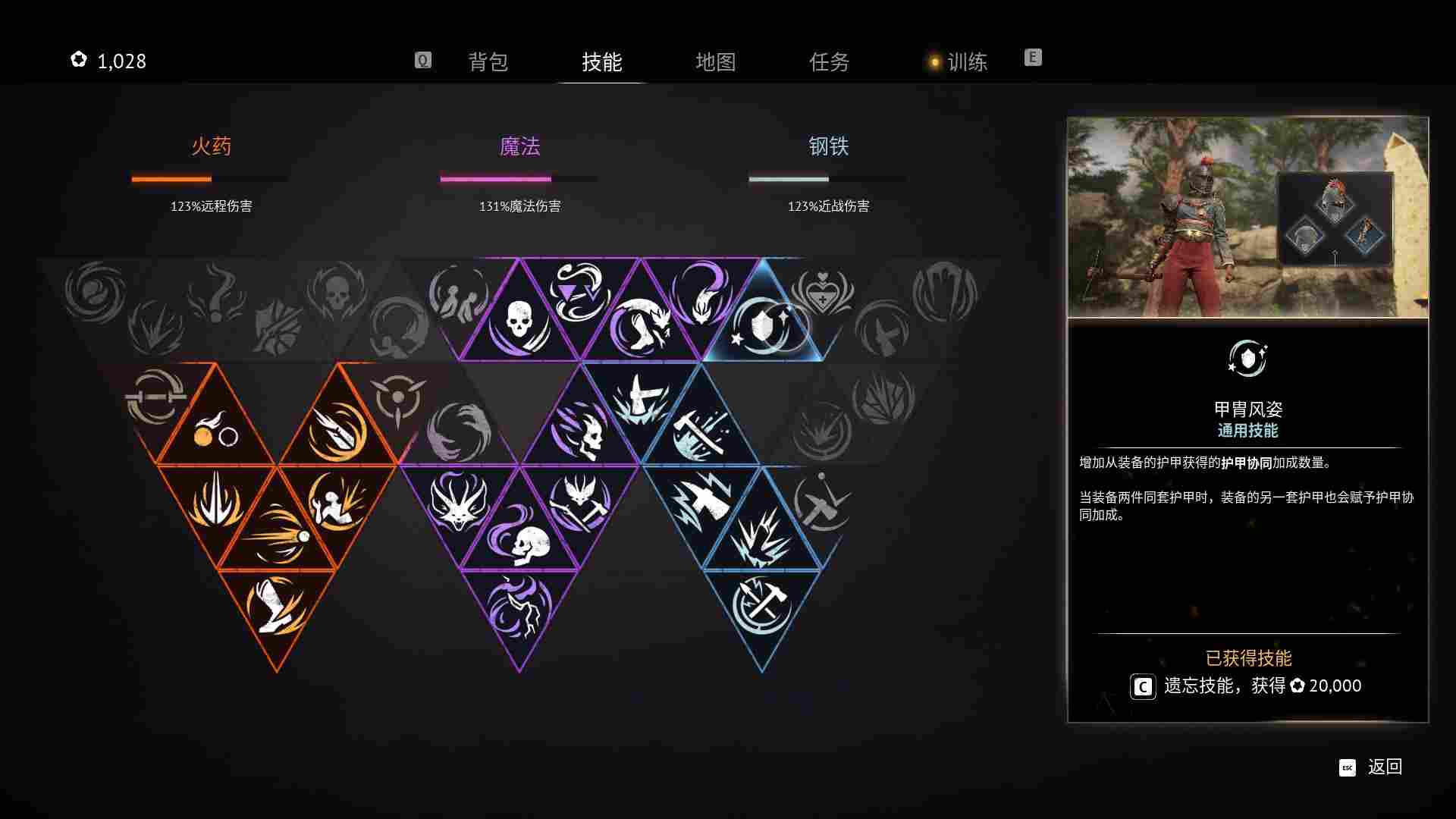
Task: Switch to the 背包 tab
Action: point(489,62)
